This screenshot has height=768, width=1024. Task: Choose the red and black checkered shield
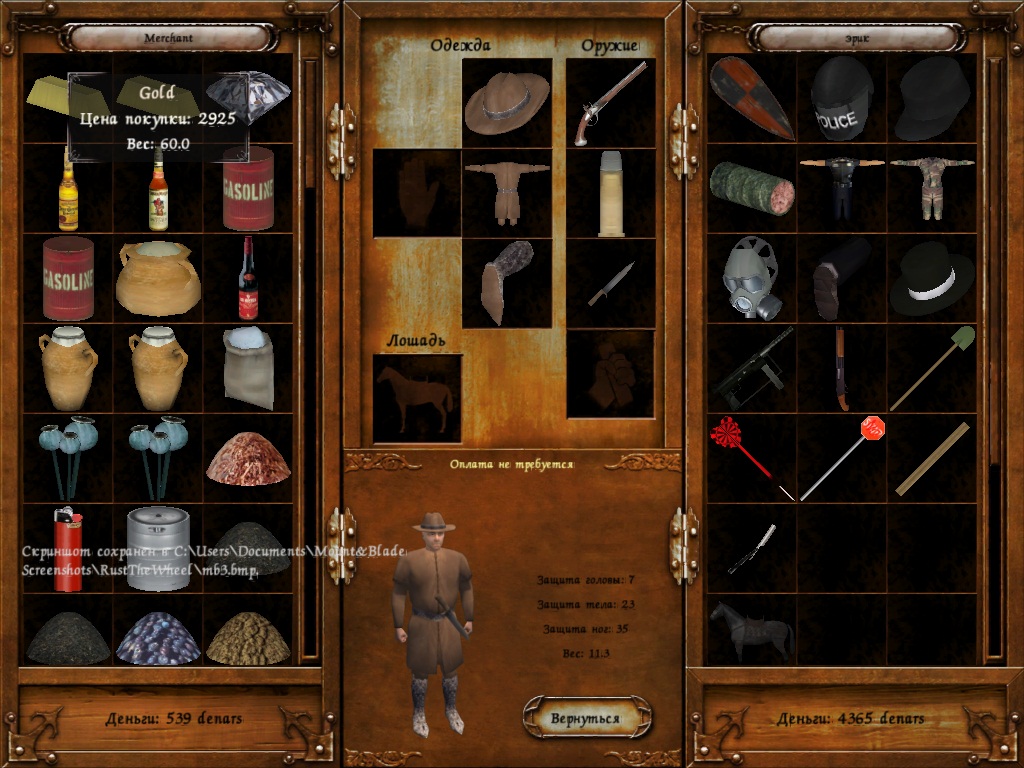point(751,98)
